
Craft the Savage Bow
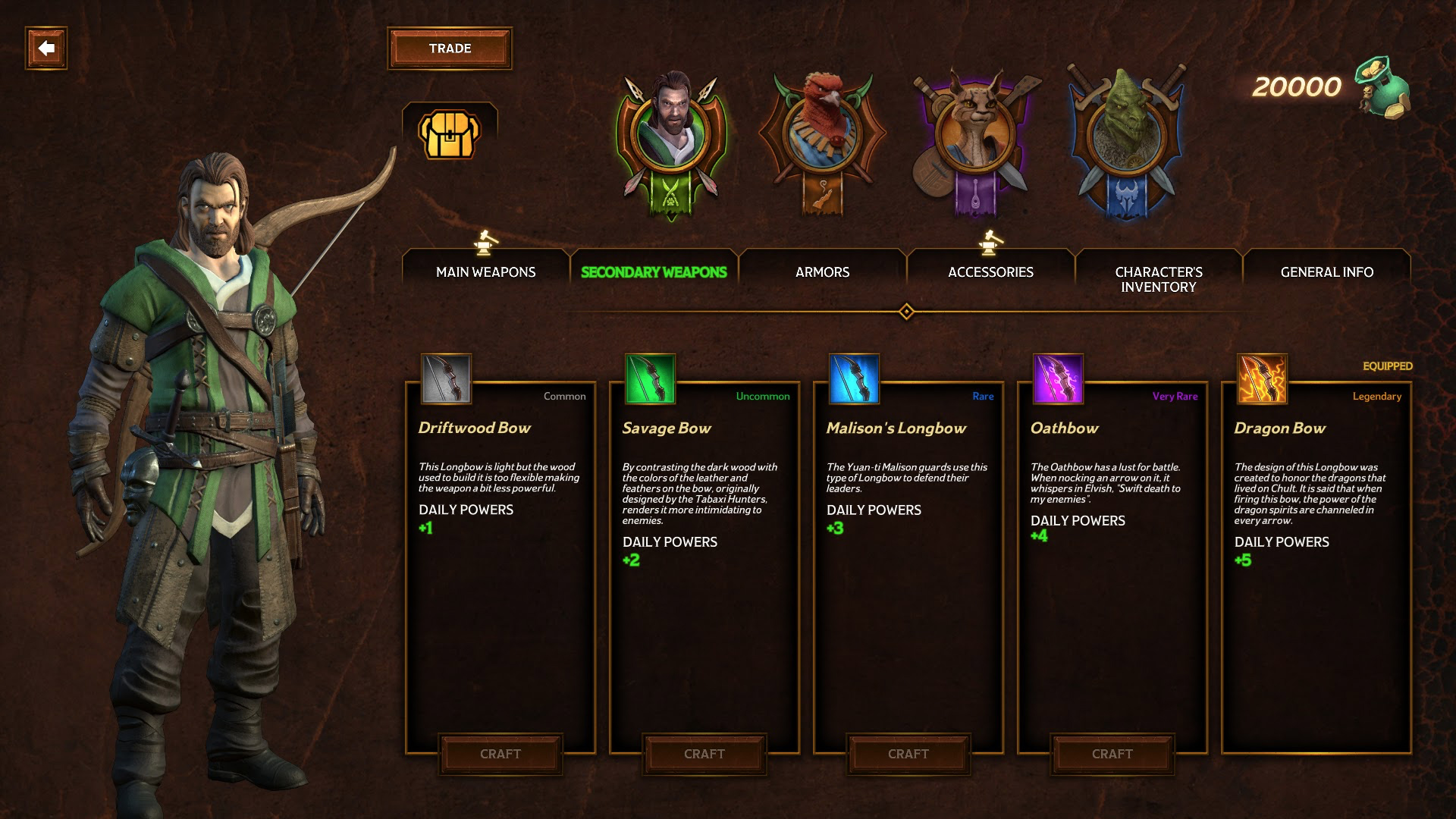(704, 754)
